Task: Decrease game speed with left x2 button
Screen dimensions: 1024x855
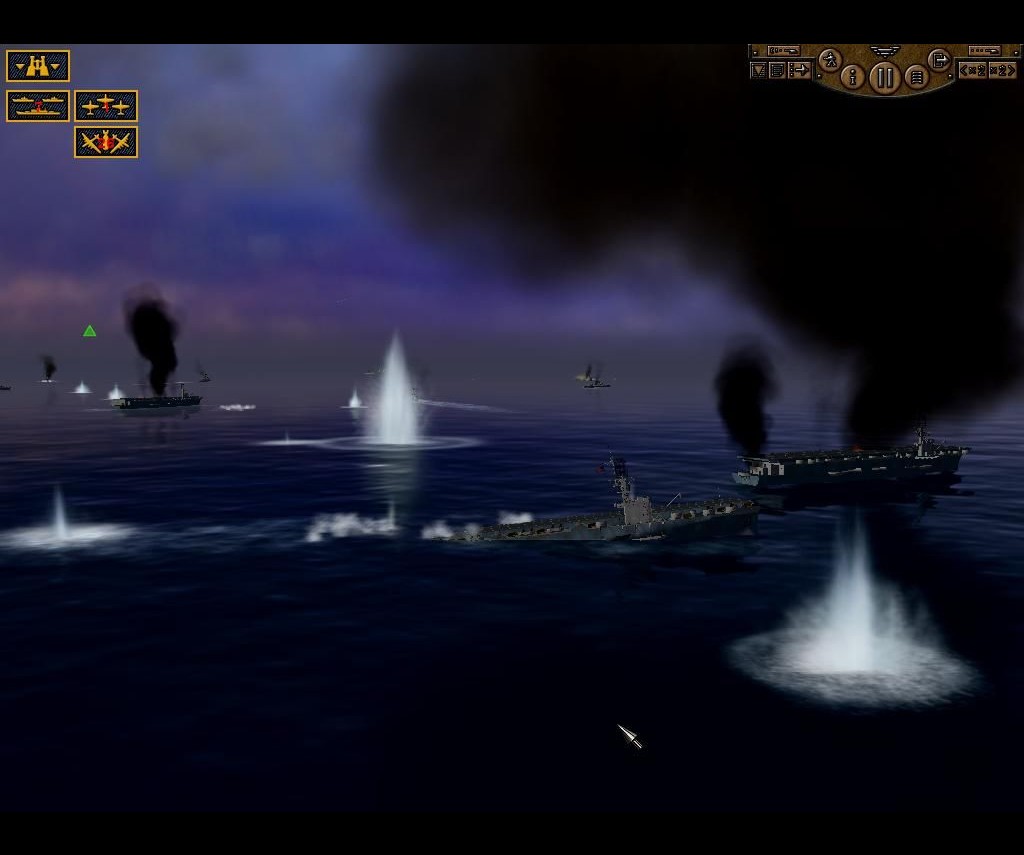Action: 972,70
